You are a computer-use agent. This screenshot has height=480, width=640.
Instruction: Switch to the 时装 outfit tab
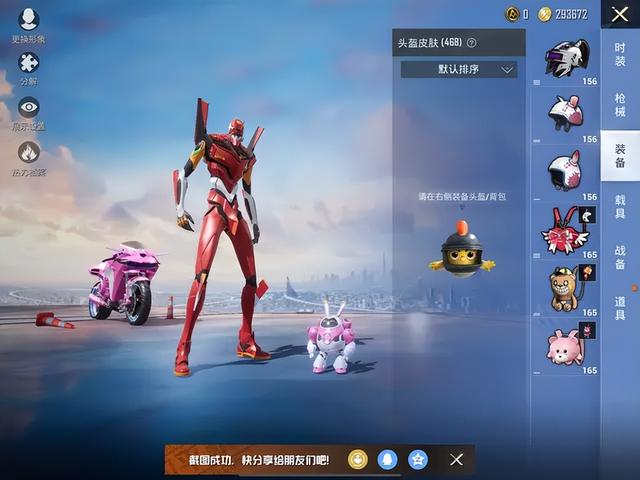coord(620,46)
